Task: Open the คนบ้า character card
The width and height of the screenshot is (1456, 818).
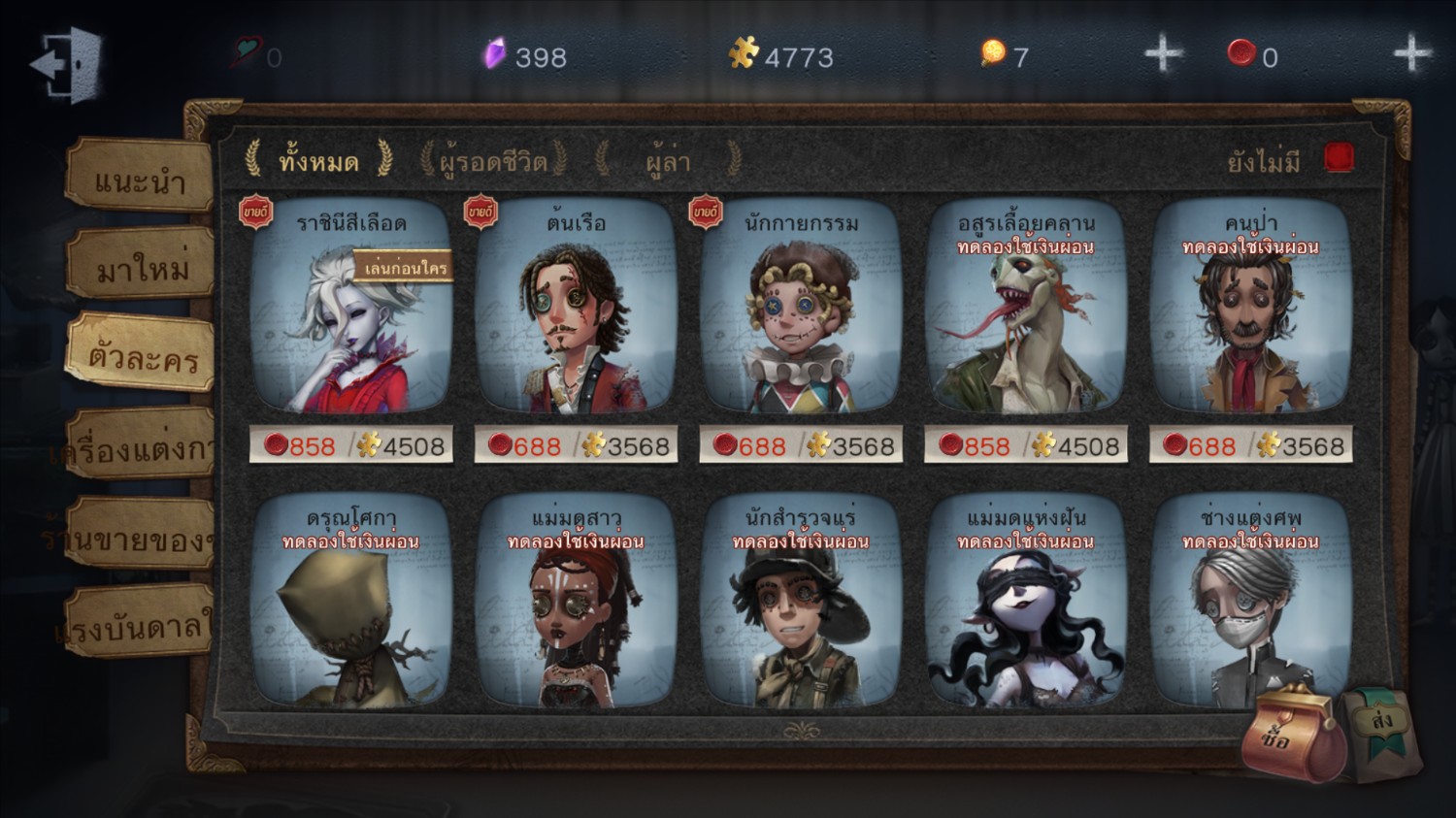Action: point(1250,311)
